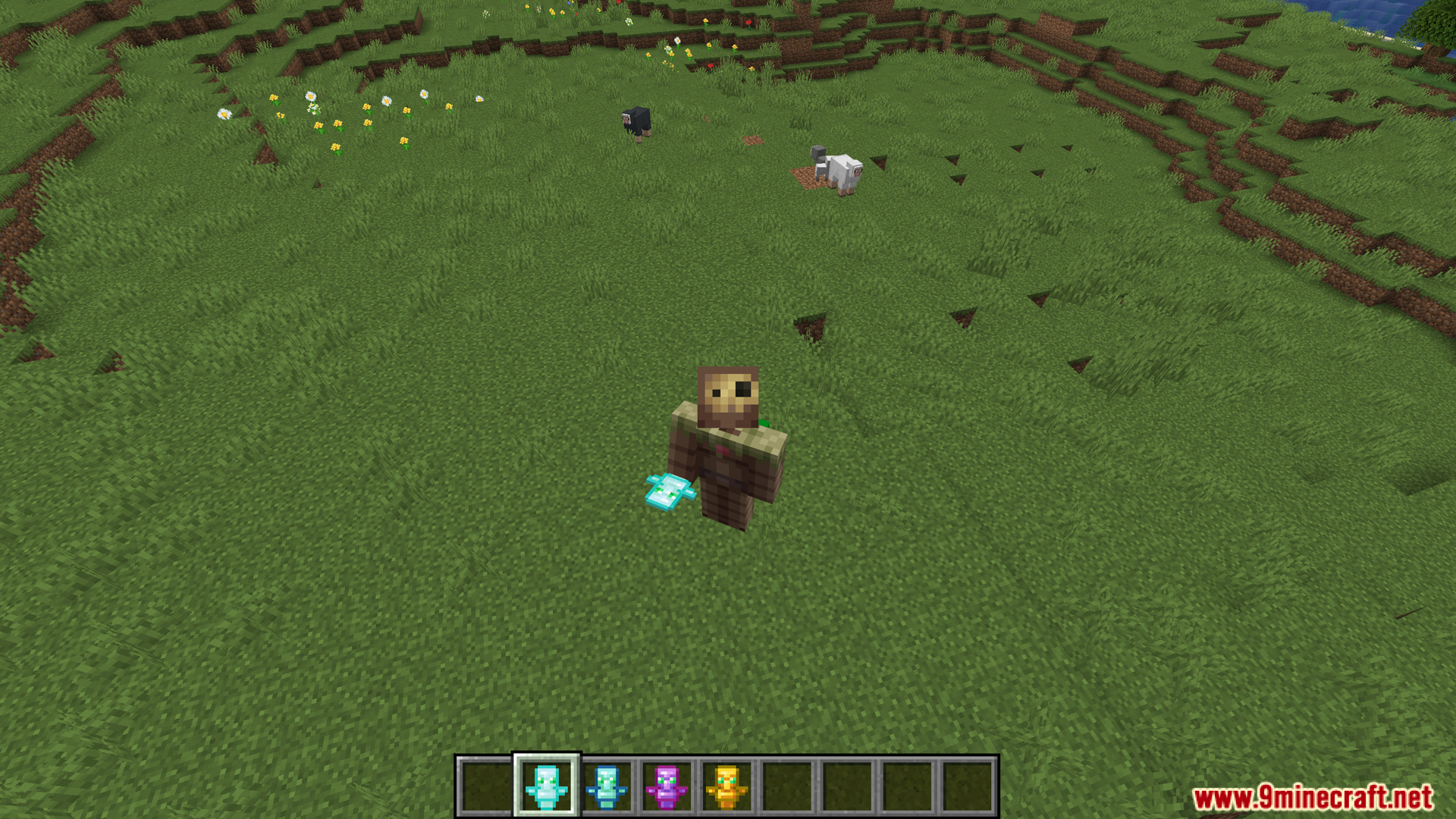Pick the golden totem hotbar slot

[726, 786]
